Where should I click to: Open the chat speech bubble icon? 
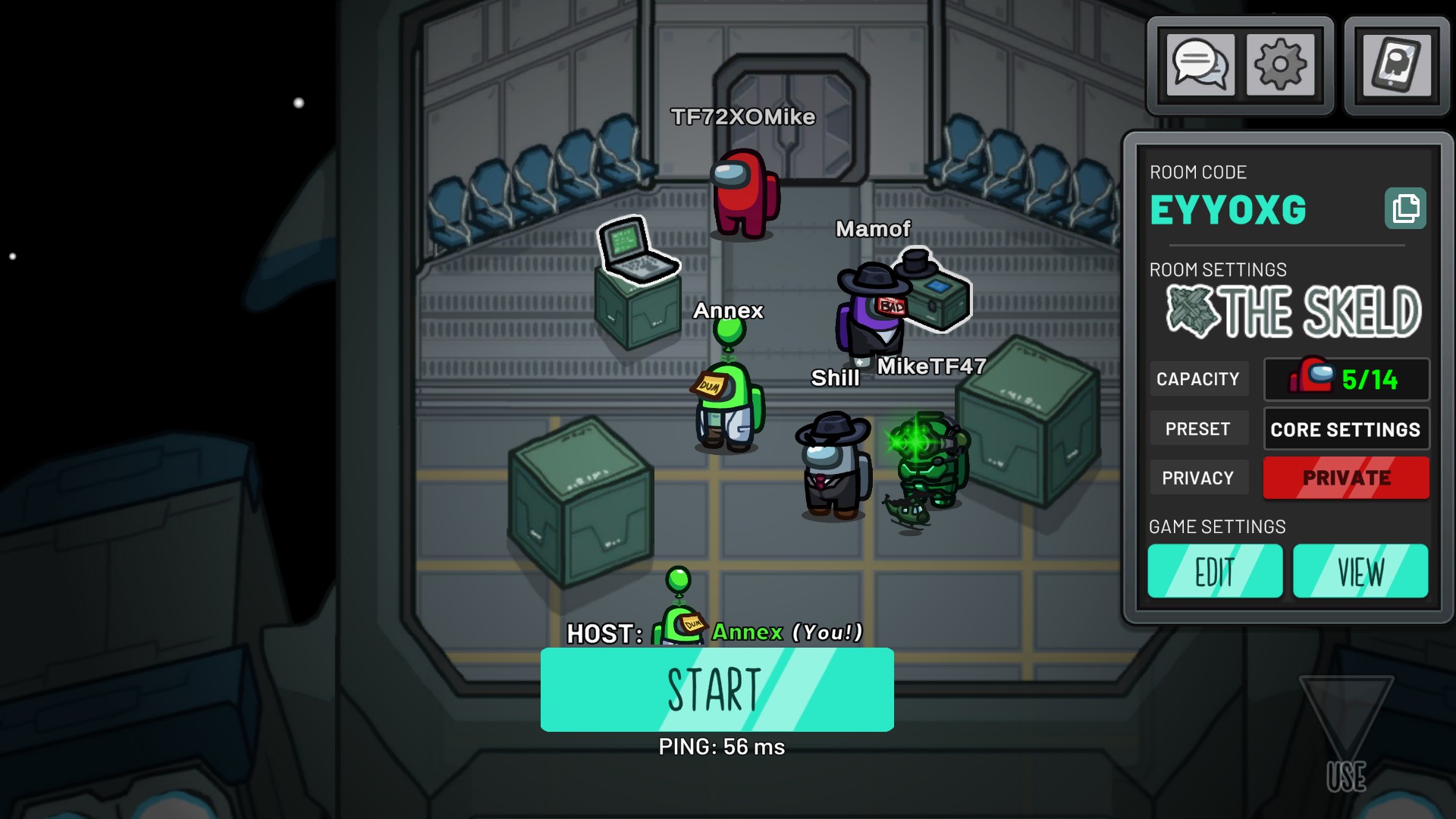[x=1200, y=64]
